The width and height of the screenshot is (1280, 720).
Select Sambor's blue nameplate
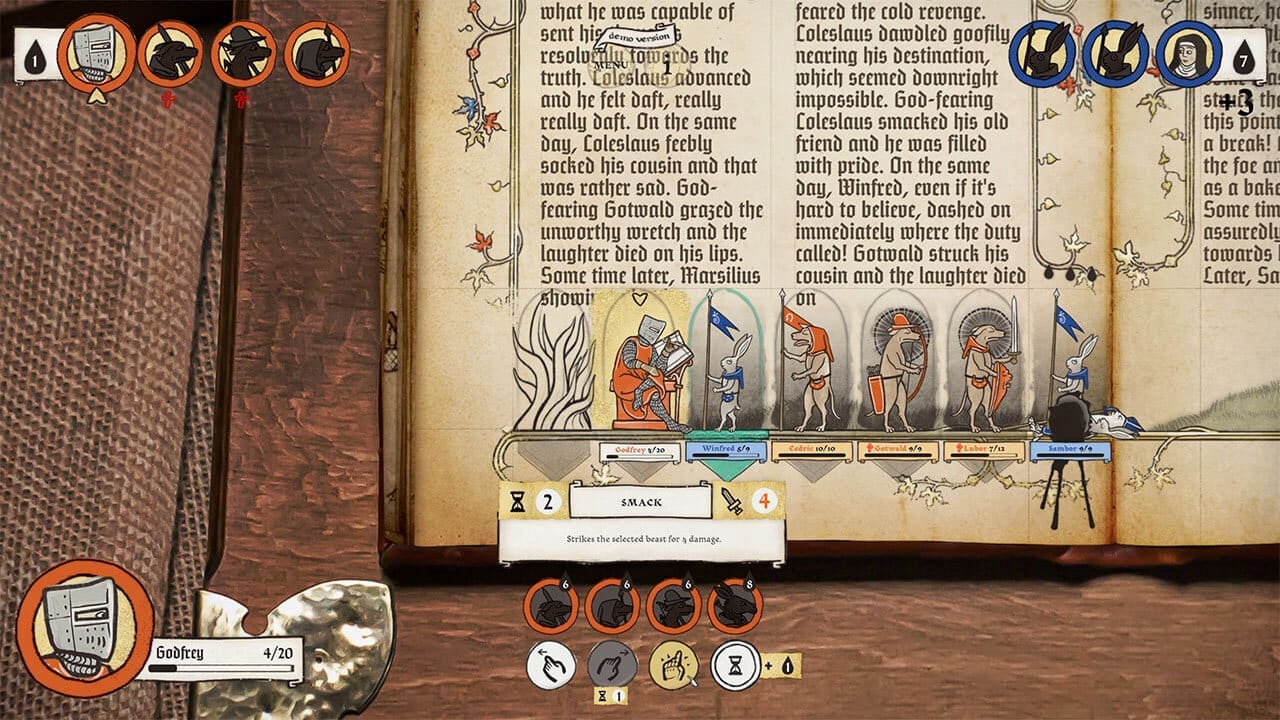click(x=1070, y=451)
